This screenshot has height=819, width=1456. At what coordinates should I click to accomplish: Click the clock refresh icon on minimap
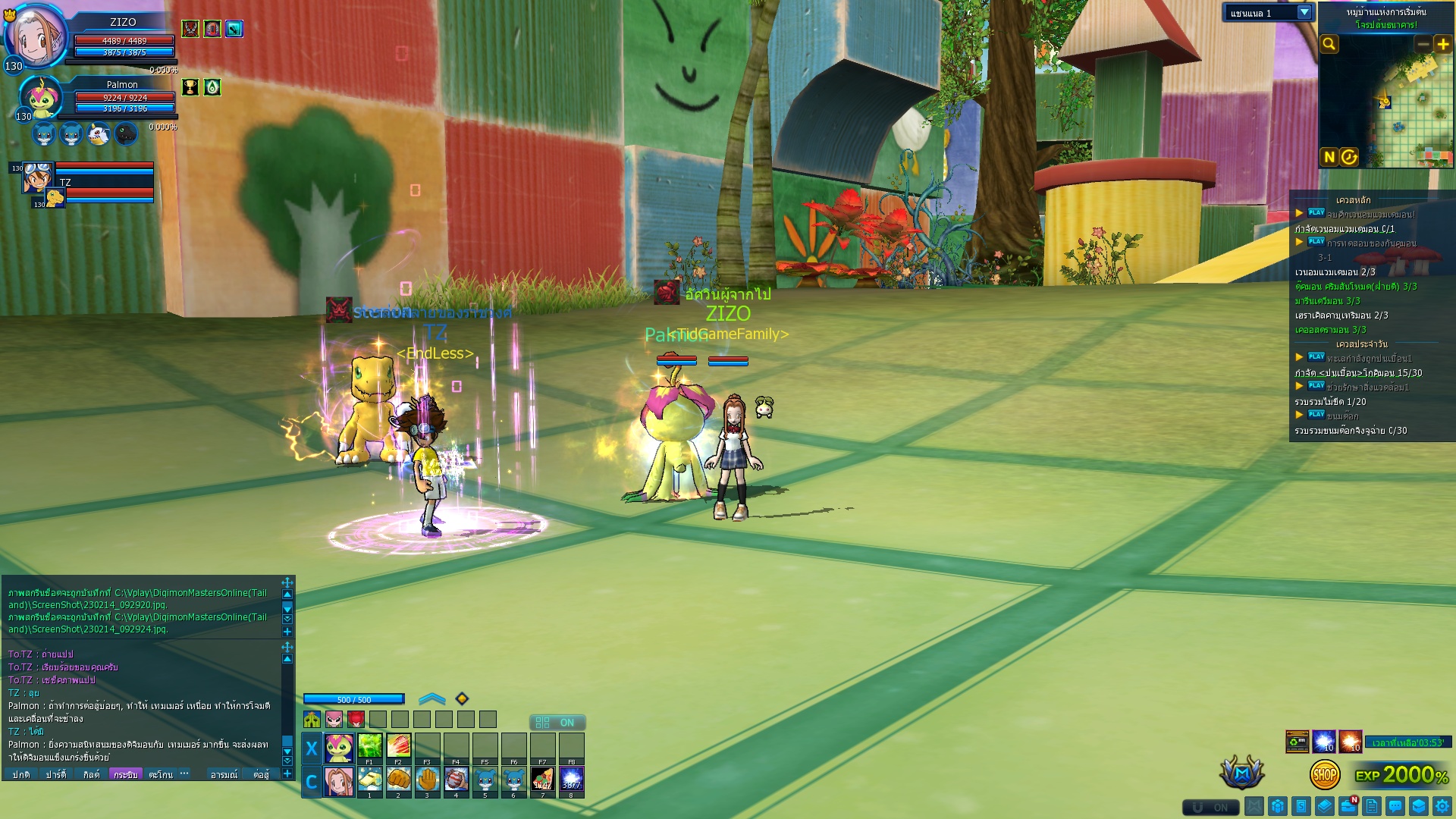click(1349, 157)
